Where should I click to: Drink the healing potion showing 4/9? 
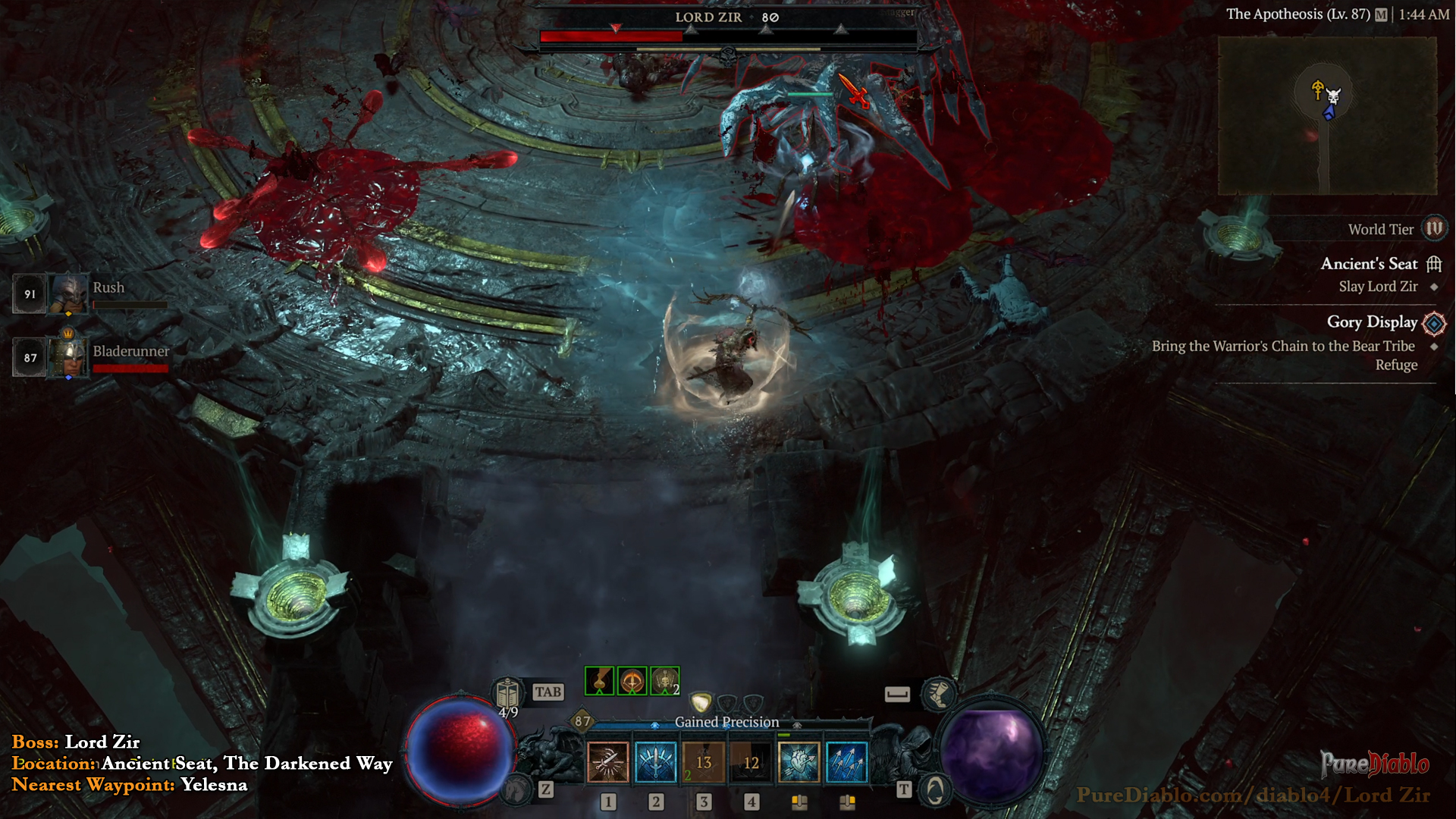click(507, 694)
